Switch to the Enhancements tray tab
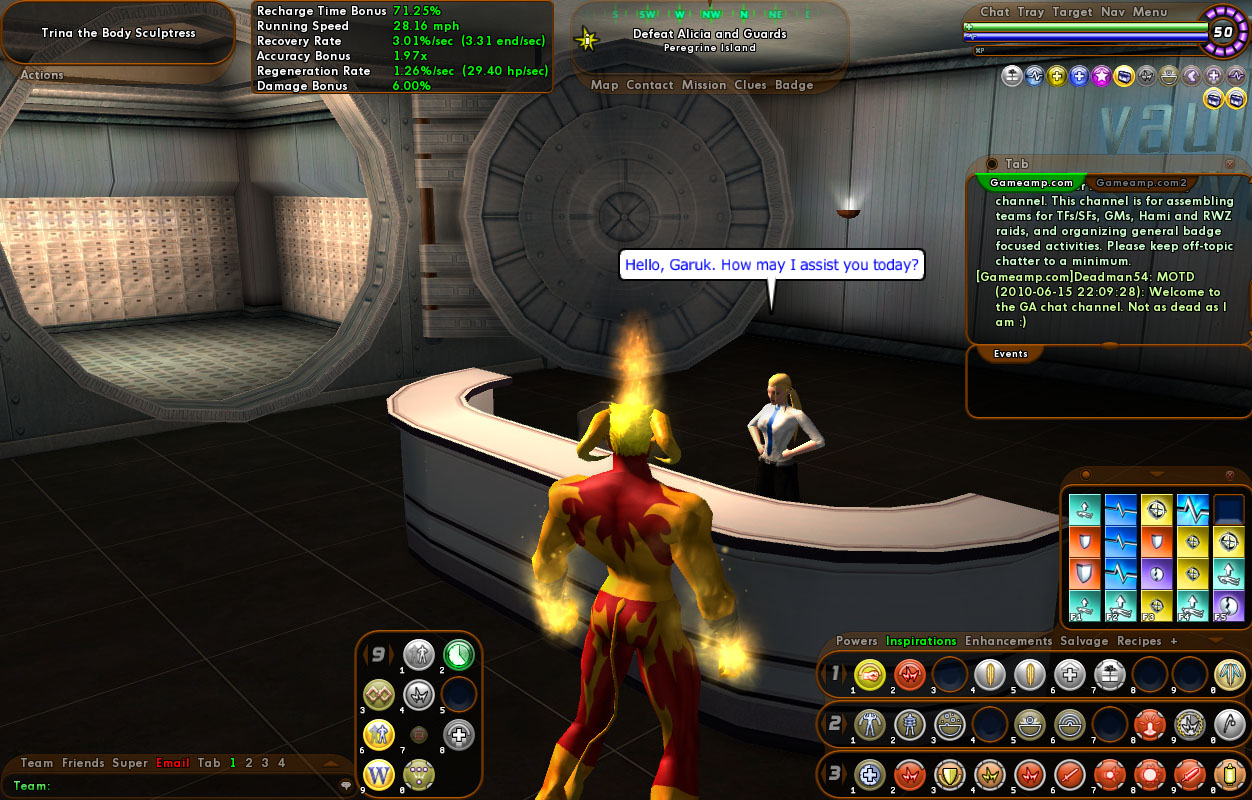1252x800 pixels. point(1008,641)
